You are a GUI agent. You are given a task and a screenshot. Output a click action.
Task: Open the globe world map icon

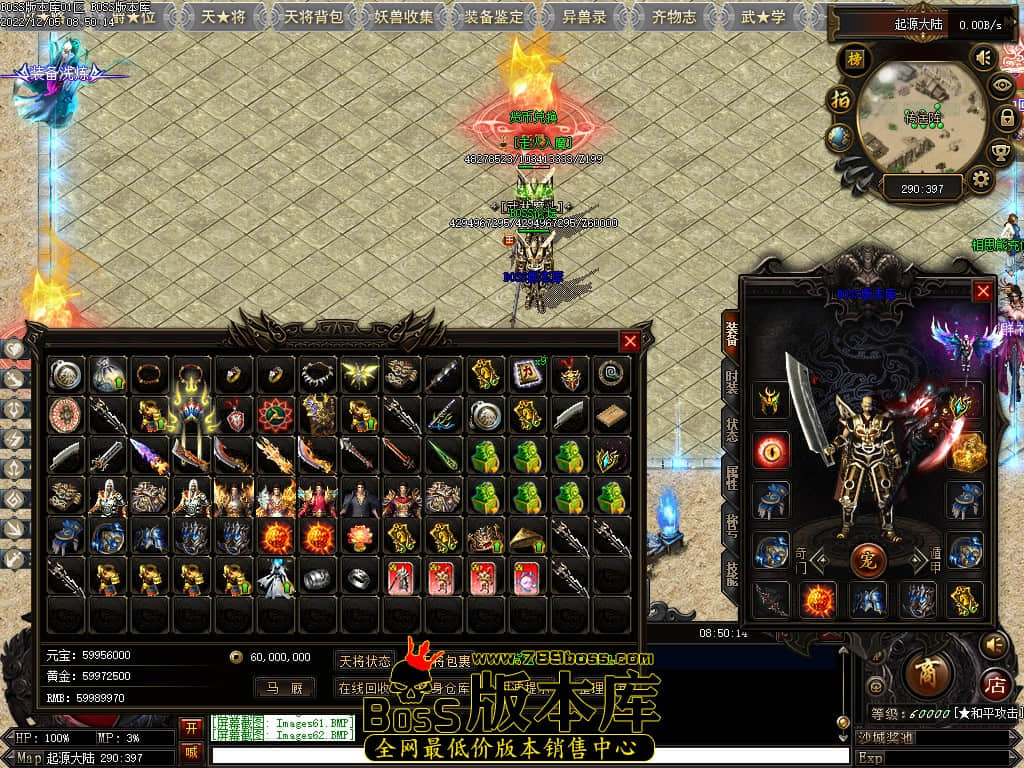pyautogui.click(x=840, y=138)
